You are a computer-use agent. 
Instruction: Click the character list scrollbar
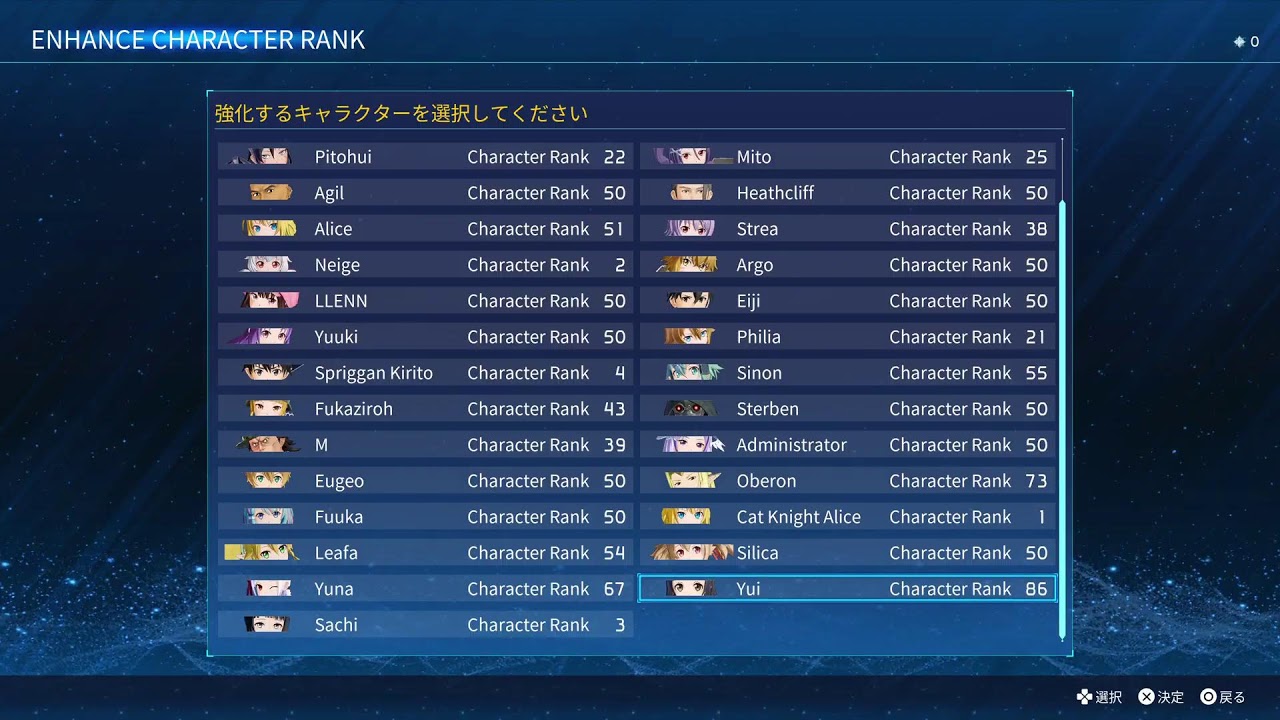click(x=1062, y=420)
